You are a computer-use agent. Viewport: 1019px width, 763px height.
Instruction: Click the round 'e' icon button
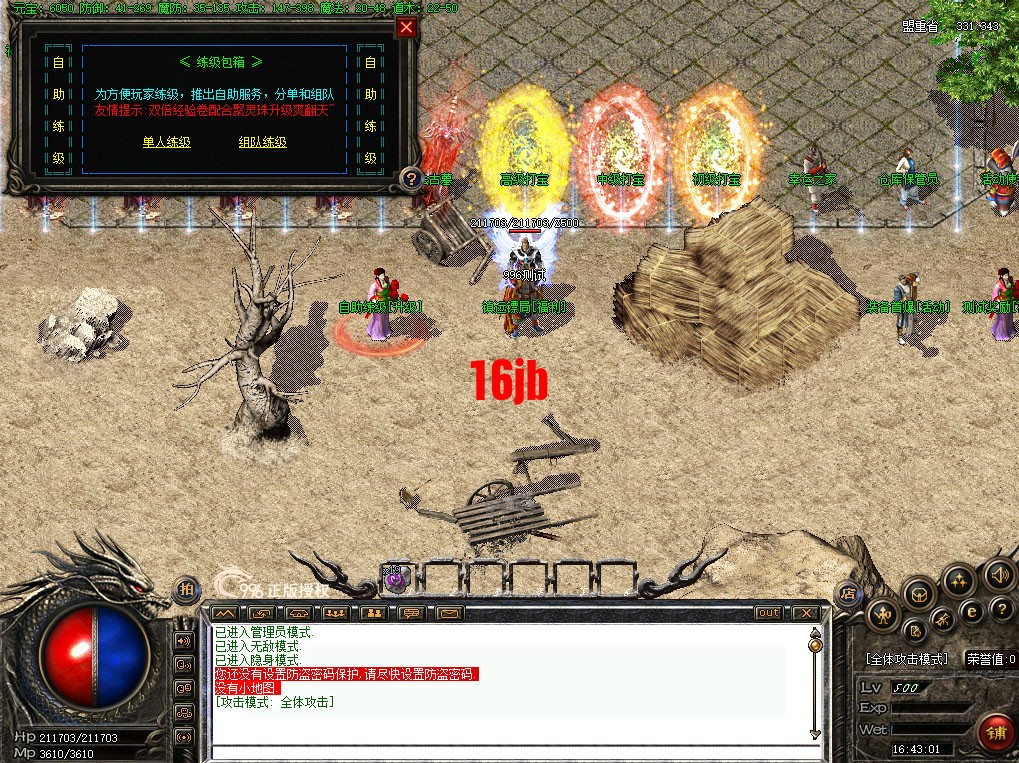coord(970,611)
